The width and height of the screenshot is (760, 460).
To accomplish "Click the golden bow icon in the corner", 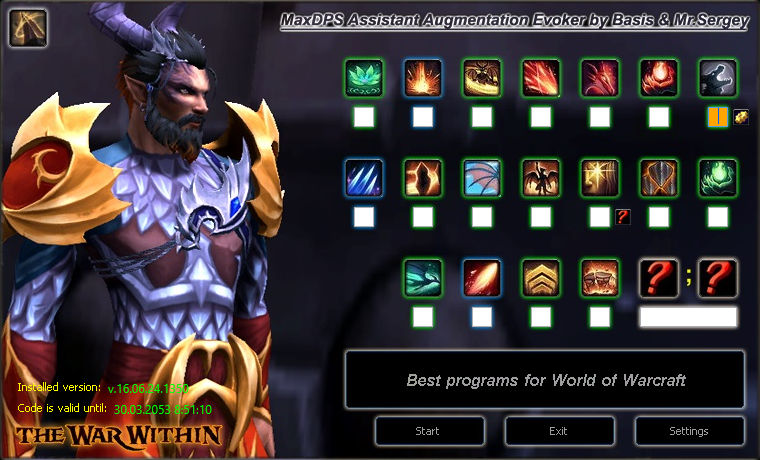I will pos(27,28).
